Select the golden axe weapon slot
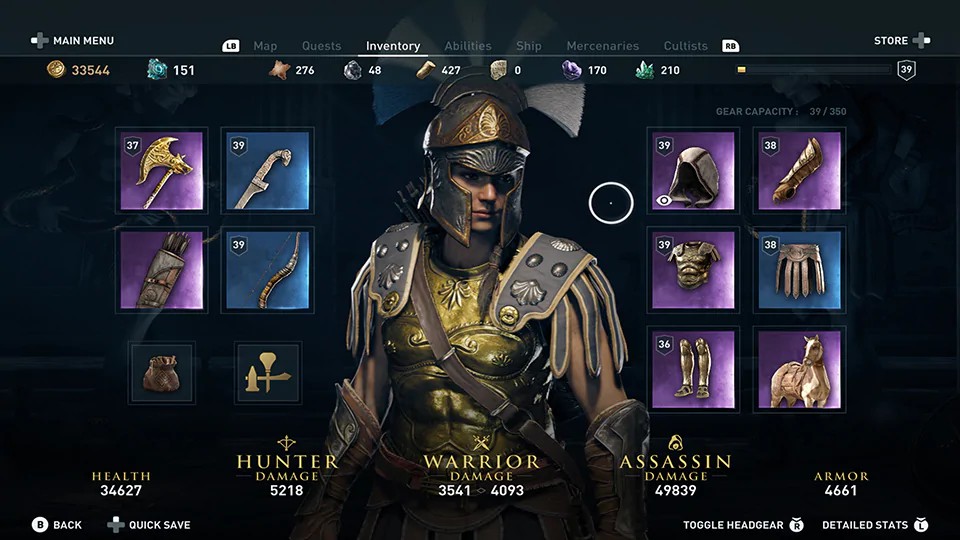The height and width of the screenshot is (540, 960). 161,171
